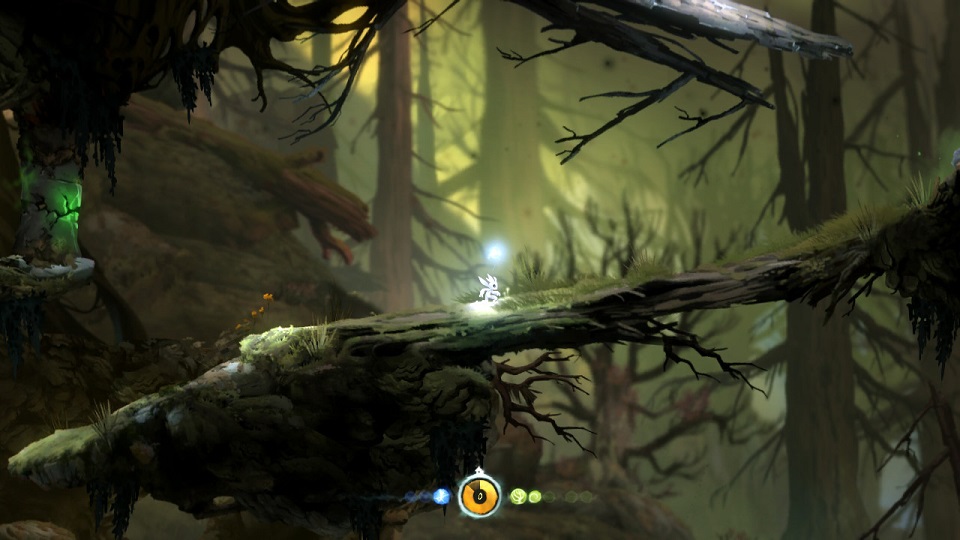
Task: Click the orange ability point orb
Action: tap(480, 496)
